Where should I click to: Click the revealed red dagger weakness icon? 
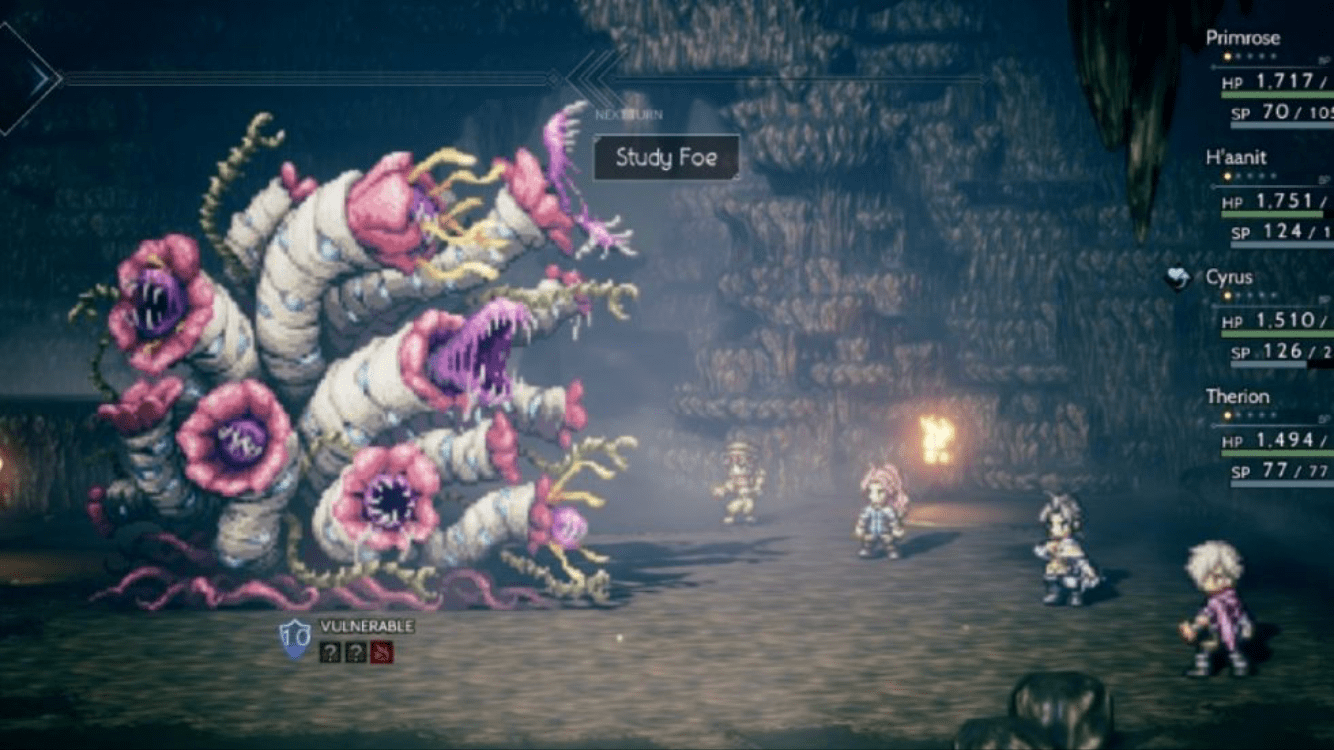382,652
